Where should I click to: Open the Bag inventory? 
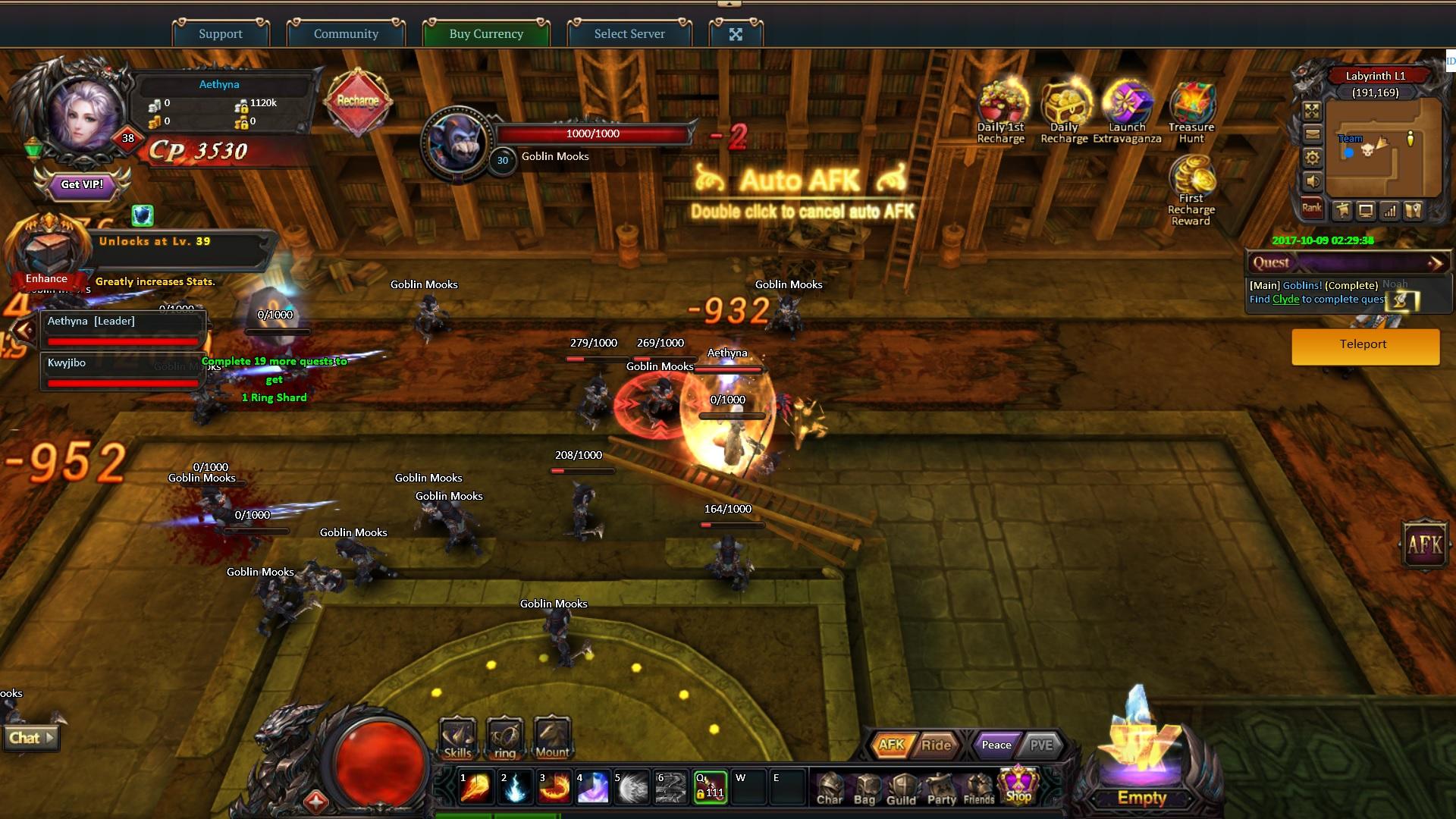864,789
